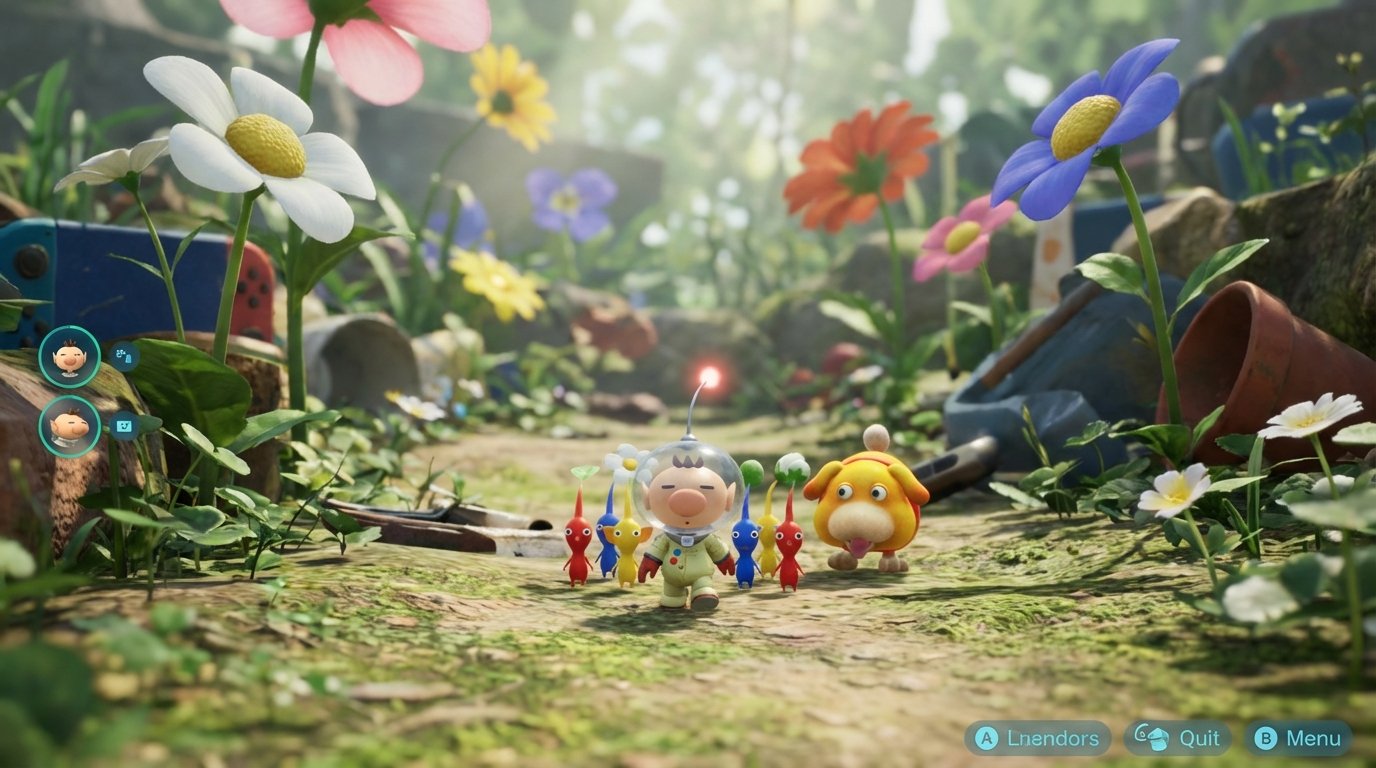This screenshot has width=1376, height=768.
Task: Click the A button glyph in the Lnendors prompt
Action: (985, 740)
